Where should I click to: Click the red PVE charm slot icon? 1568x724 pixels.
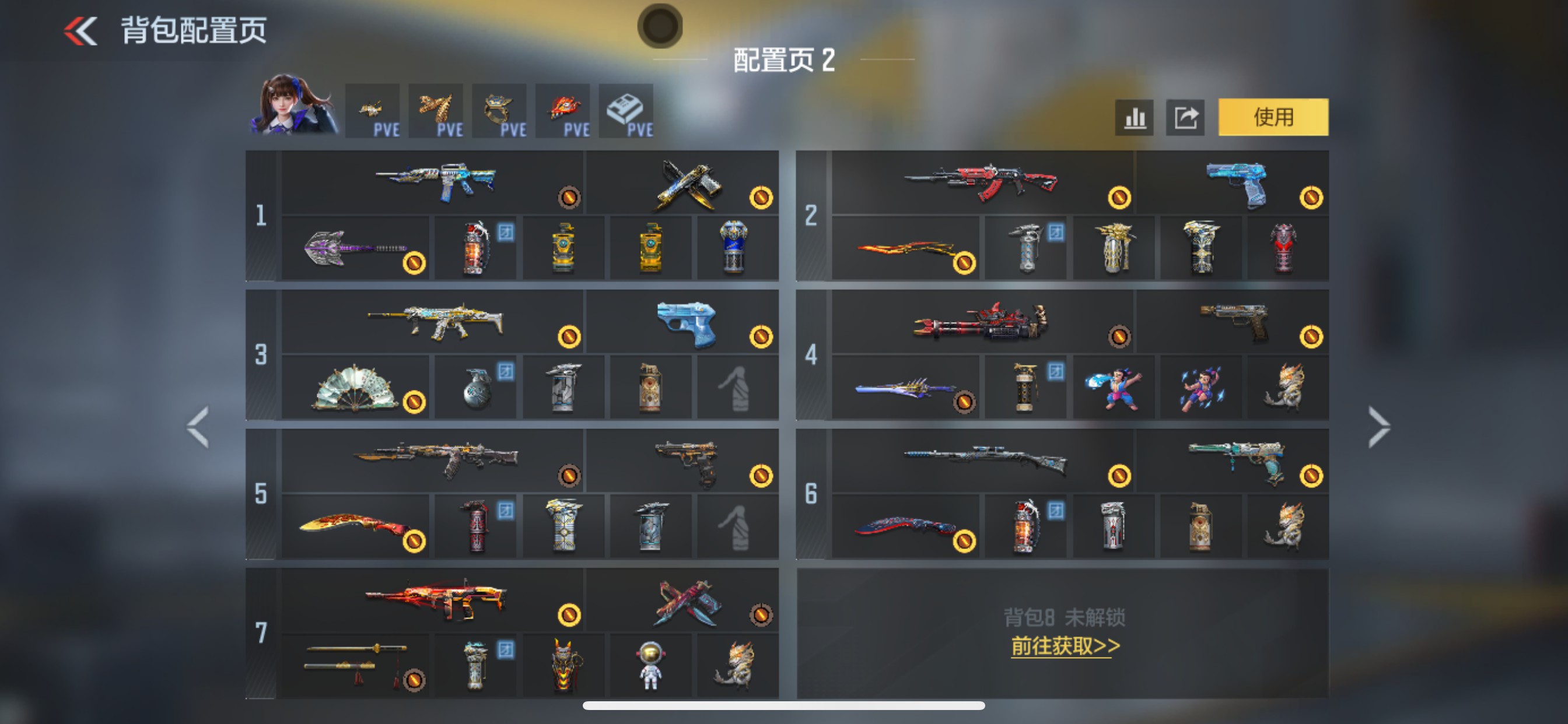tap(563, 111)
